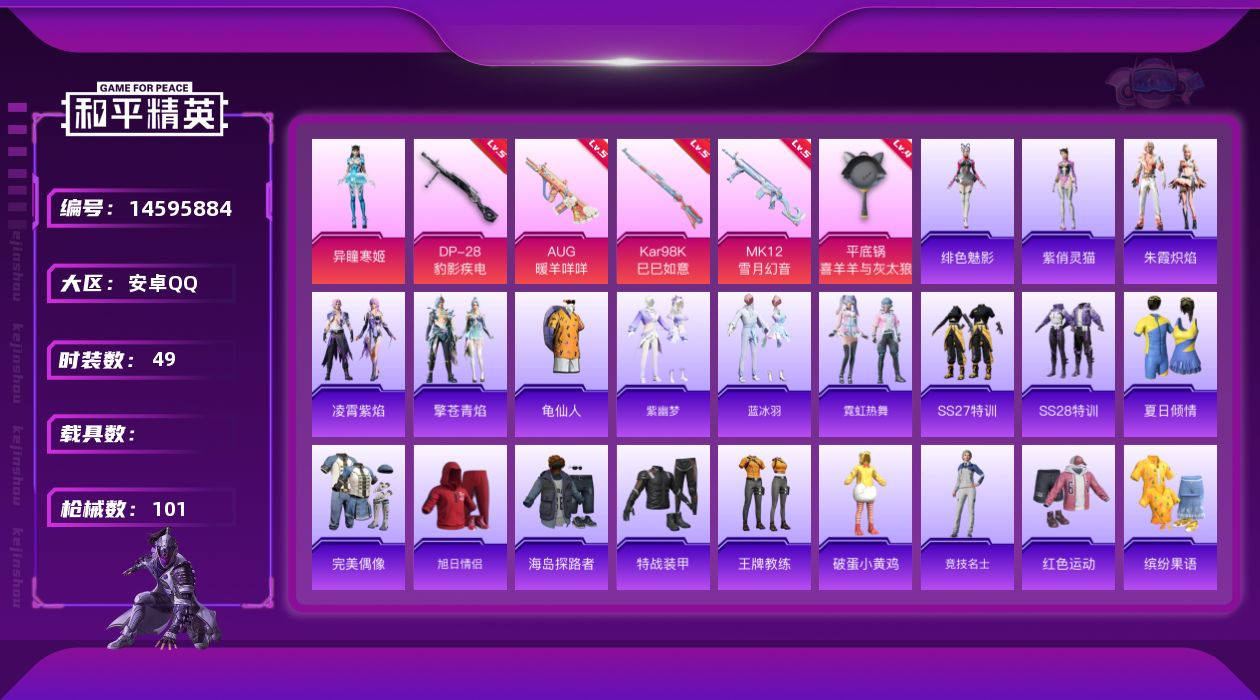Select the AUG 暖羊咩咩 skin card
This screenshot has height=700, width=1260.
point(561,211)
